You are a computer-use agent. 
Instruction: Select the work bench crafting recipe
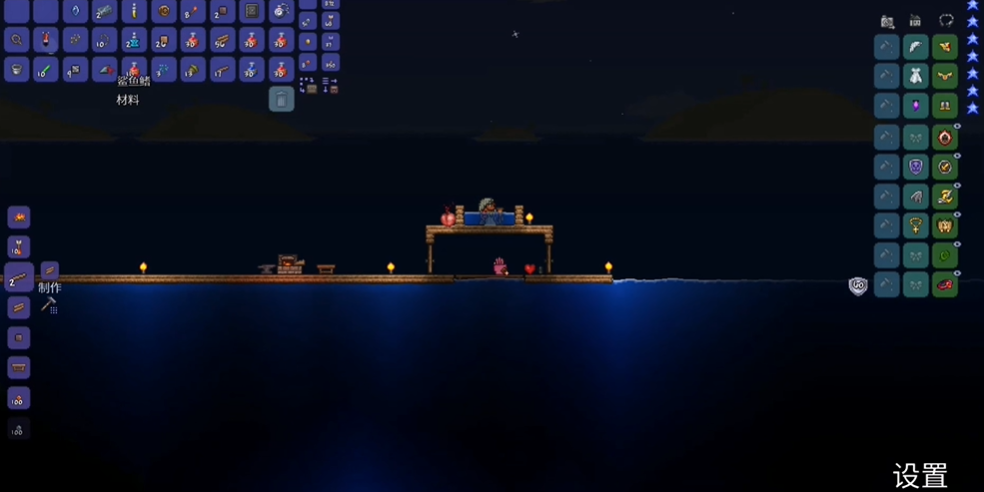point(18,367)
